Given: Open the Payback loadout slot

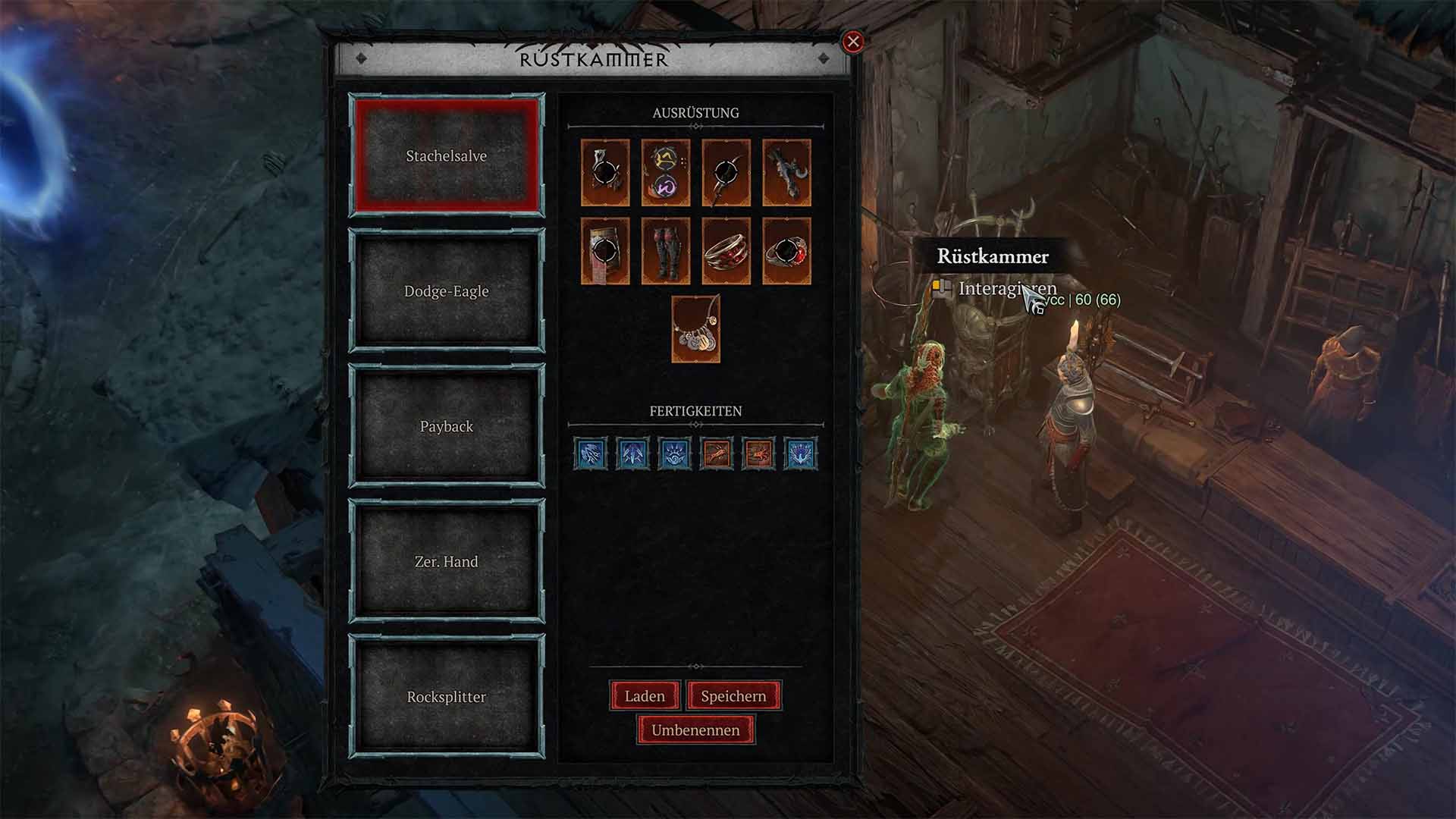Looking at the screenshot, I should (446, 426).
